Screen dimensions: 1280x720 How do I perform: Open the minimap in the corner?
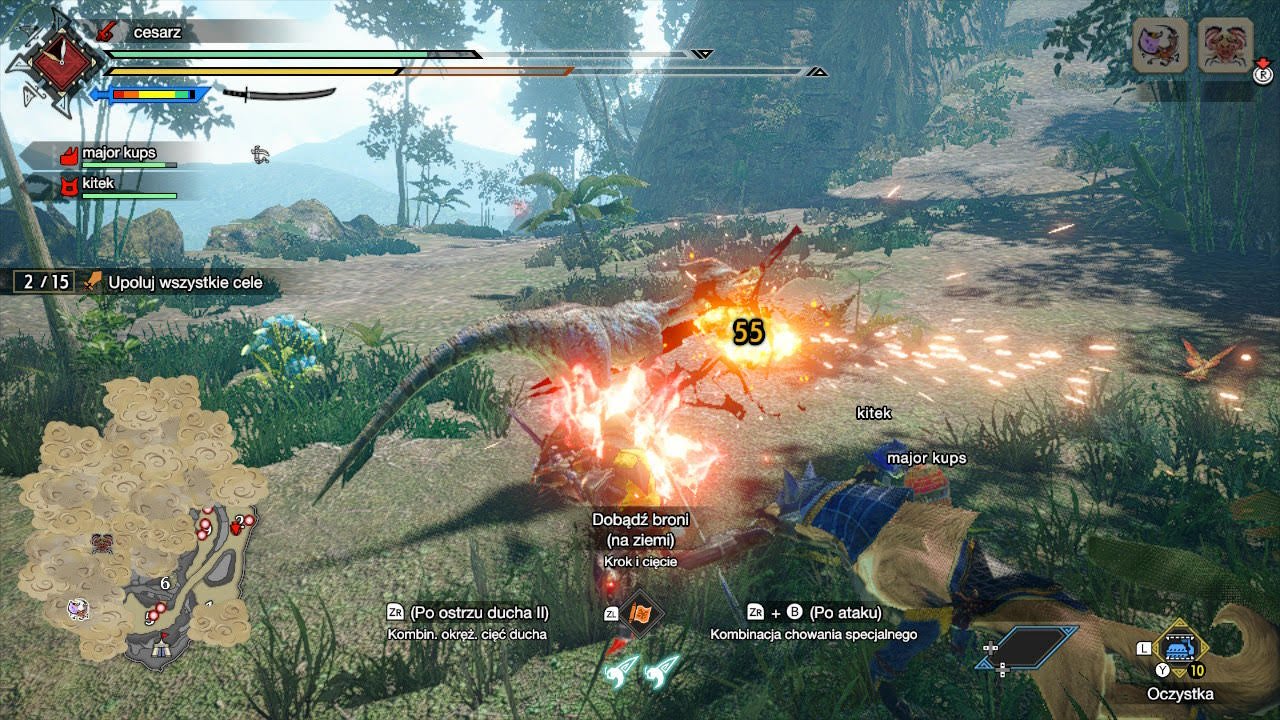click(140, 520)
